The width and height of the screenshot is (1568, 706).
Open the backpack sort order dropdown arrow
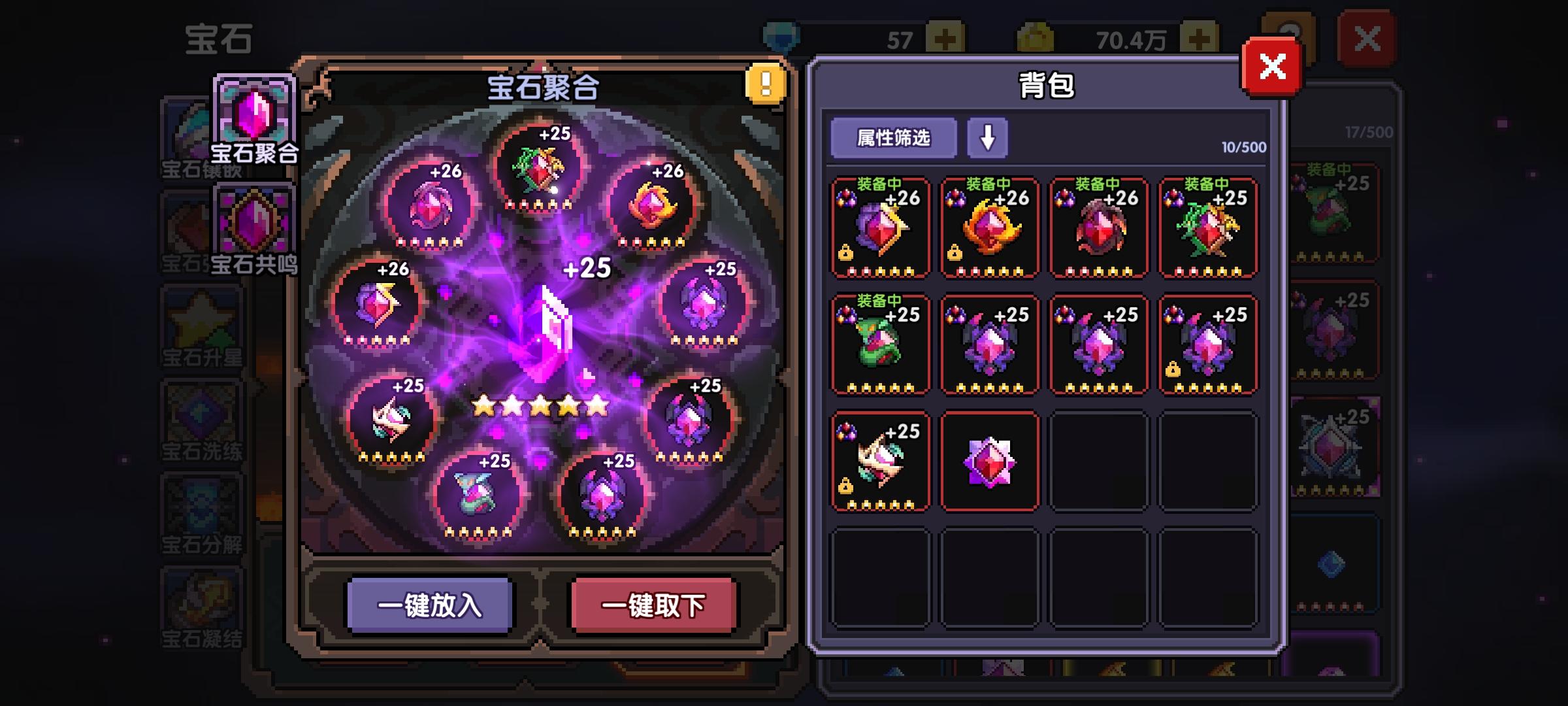pyautogui.click(x=987, y=138)
